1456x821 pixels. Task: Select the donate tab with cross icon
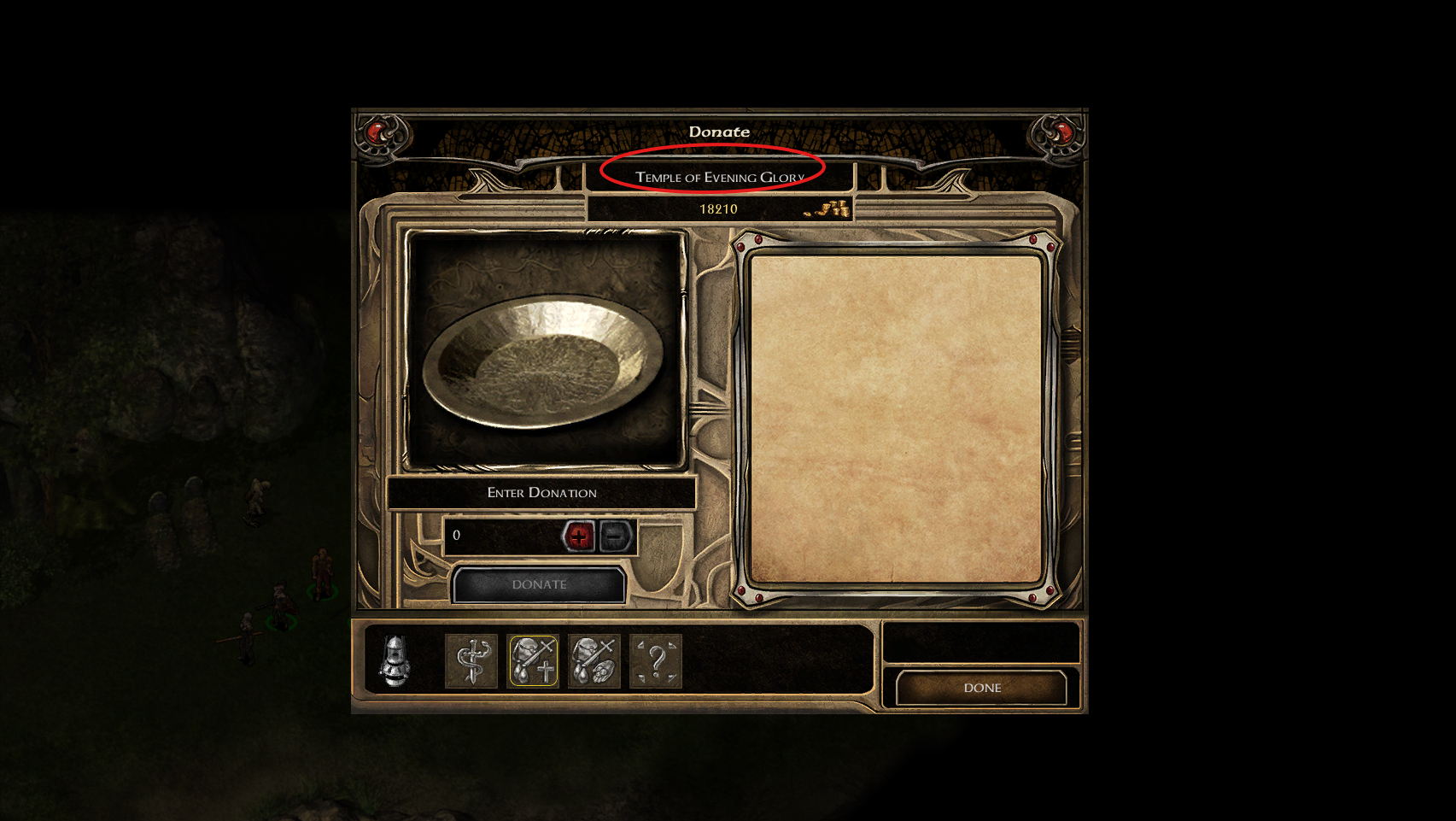pos(533,661)
